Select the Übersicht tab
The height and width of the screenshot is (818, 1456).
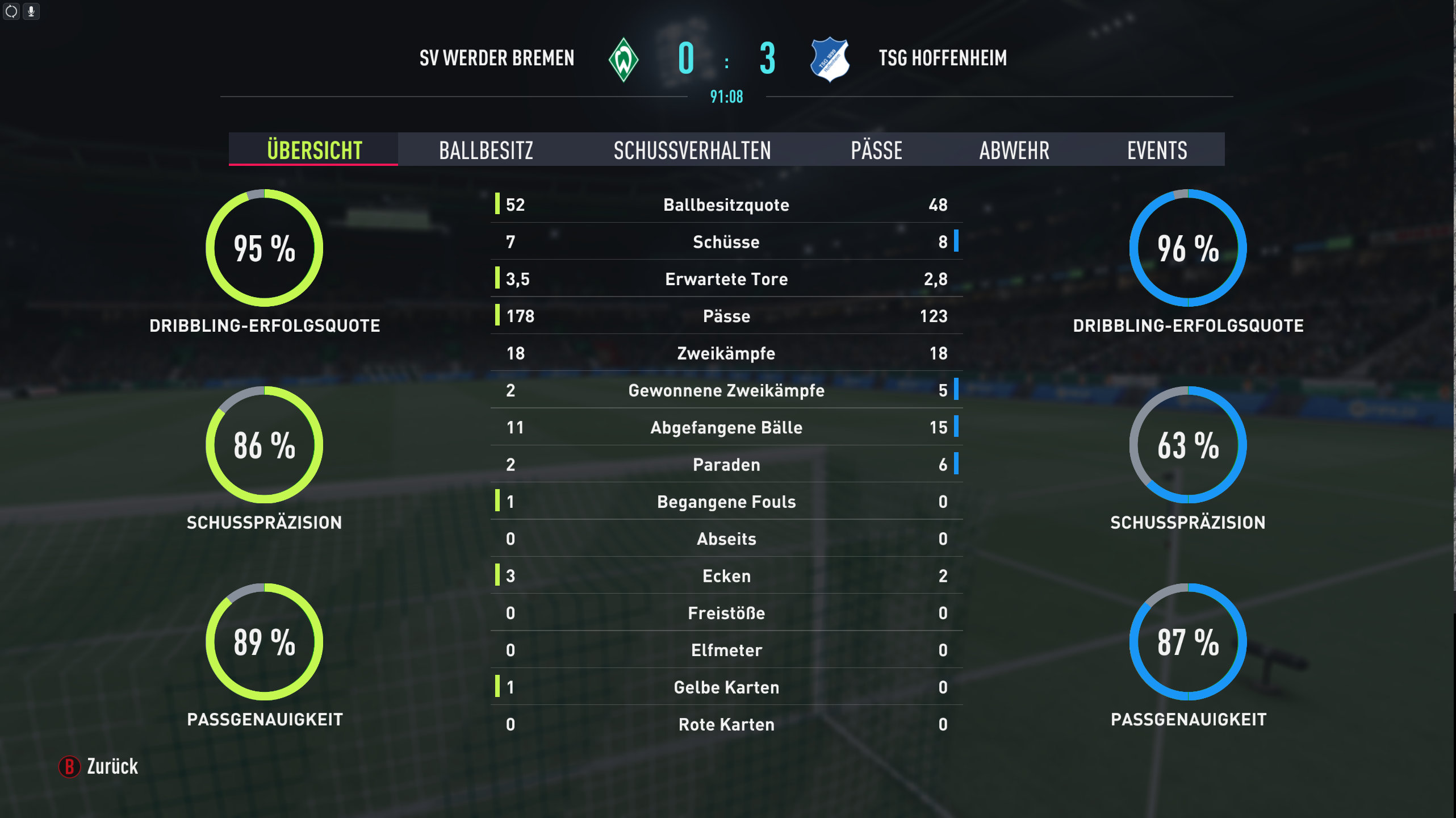(314, 150)
